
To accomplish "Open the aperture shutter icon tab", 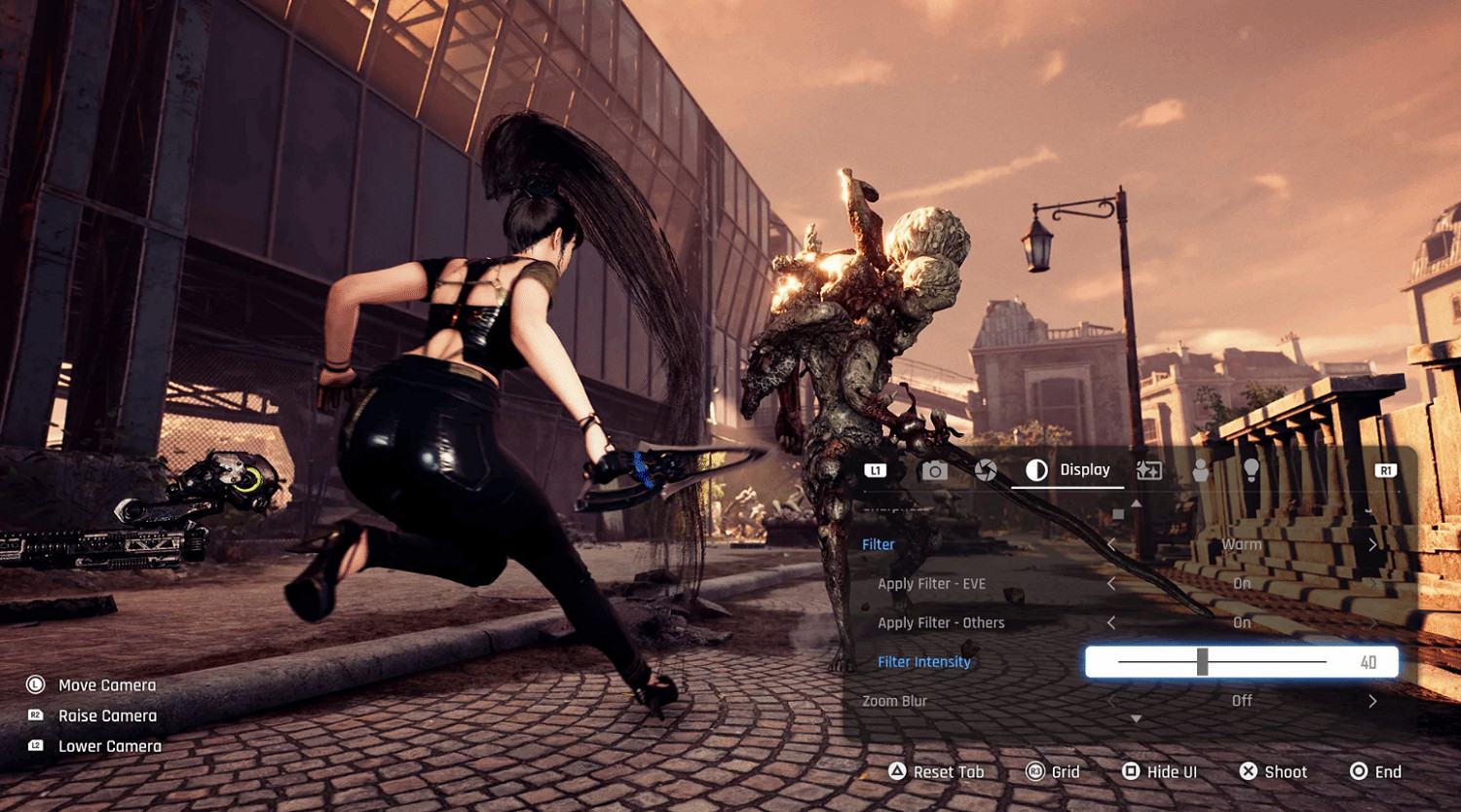I will coord(986,471).
